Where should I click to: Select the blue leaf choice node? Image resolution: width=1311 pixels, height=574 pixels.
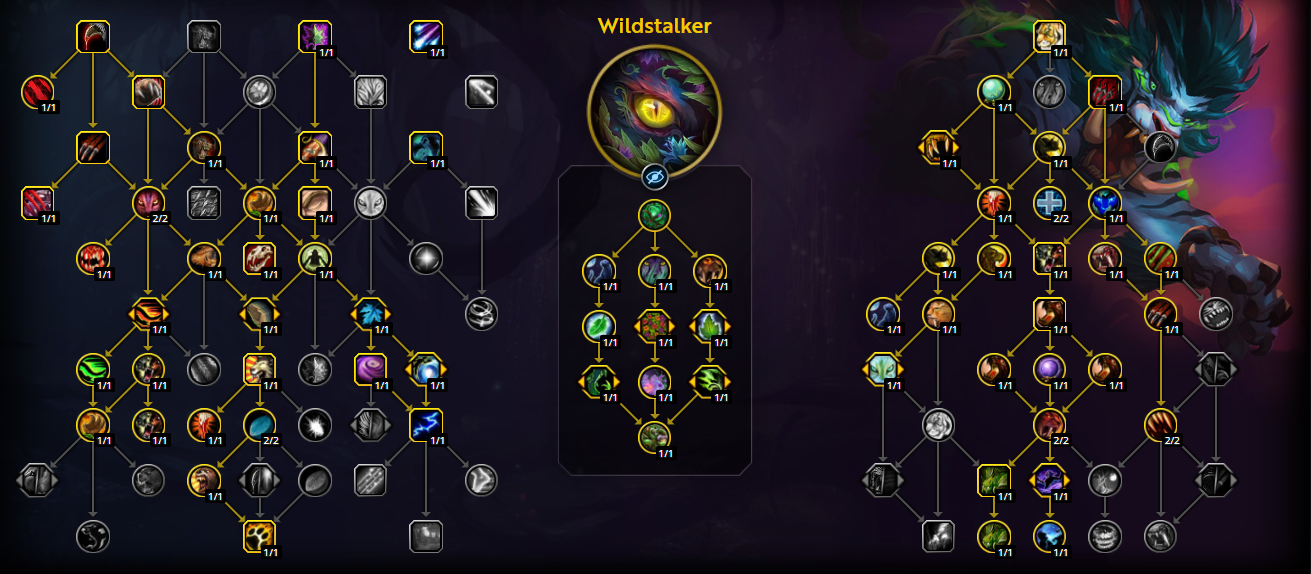(x=370, y=314)
